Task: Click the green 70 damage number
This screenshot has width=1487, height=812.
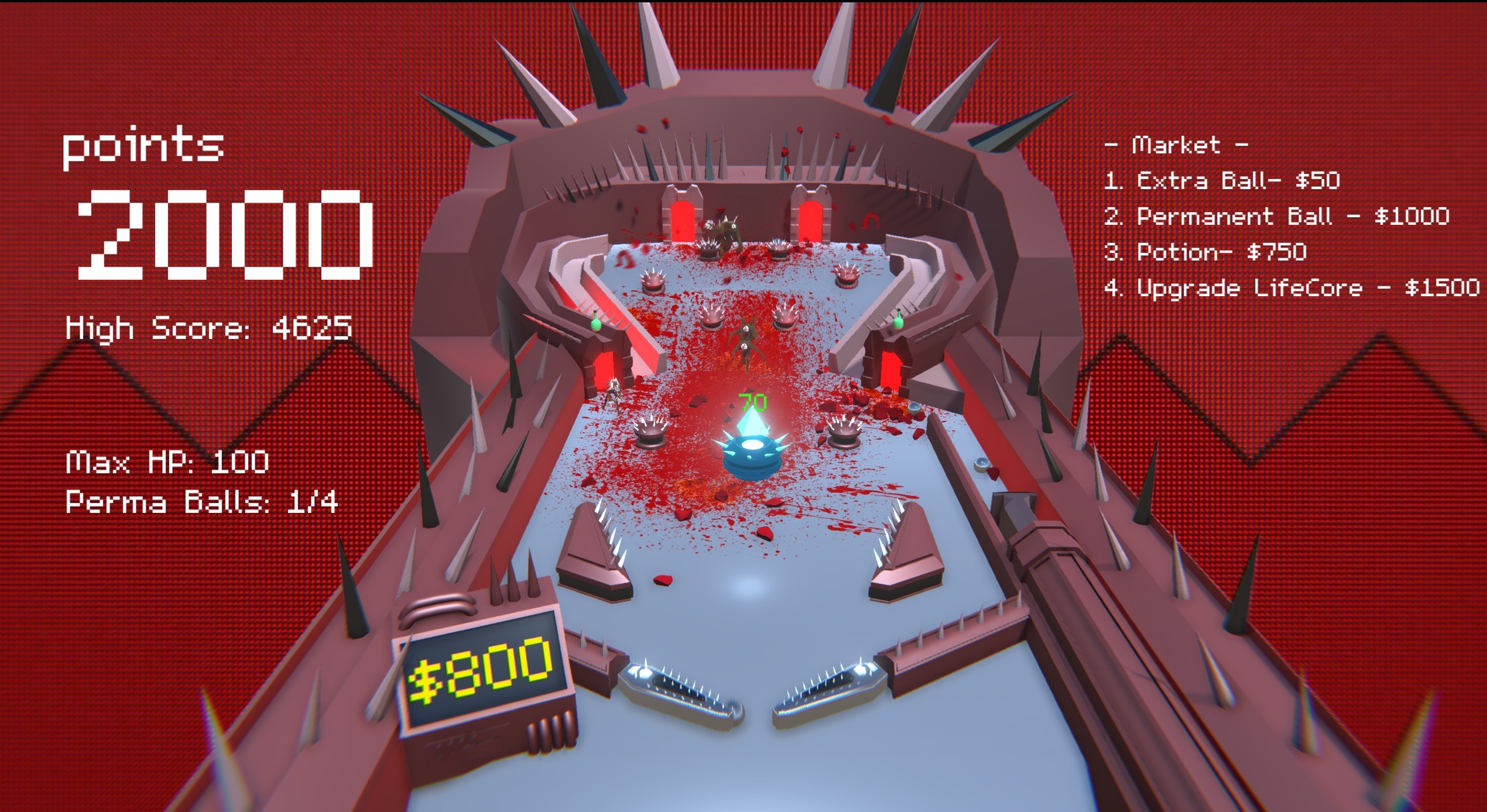Action: click(x=751, y=402)
